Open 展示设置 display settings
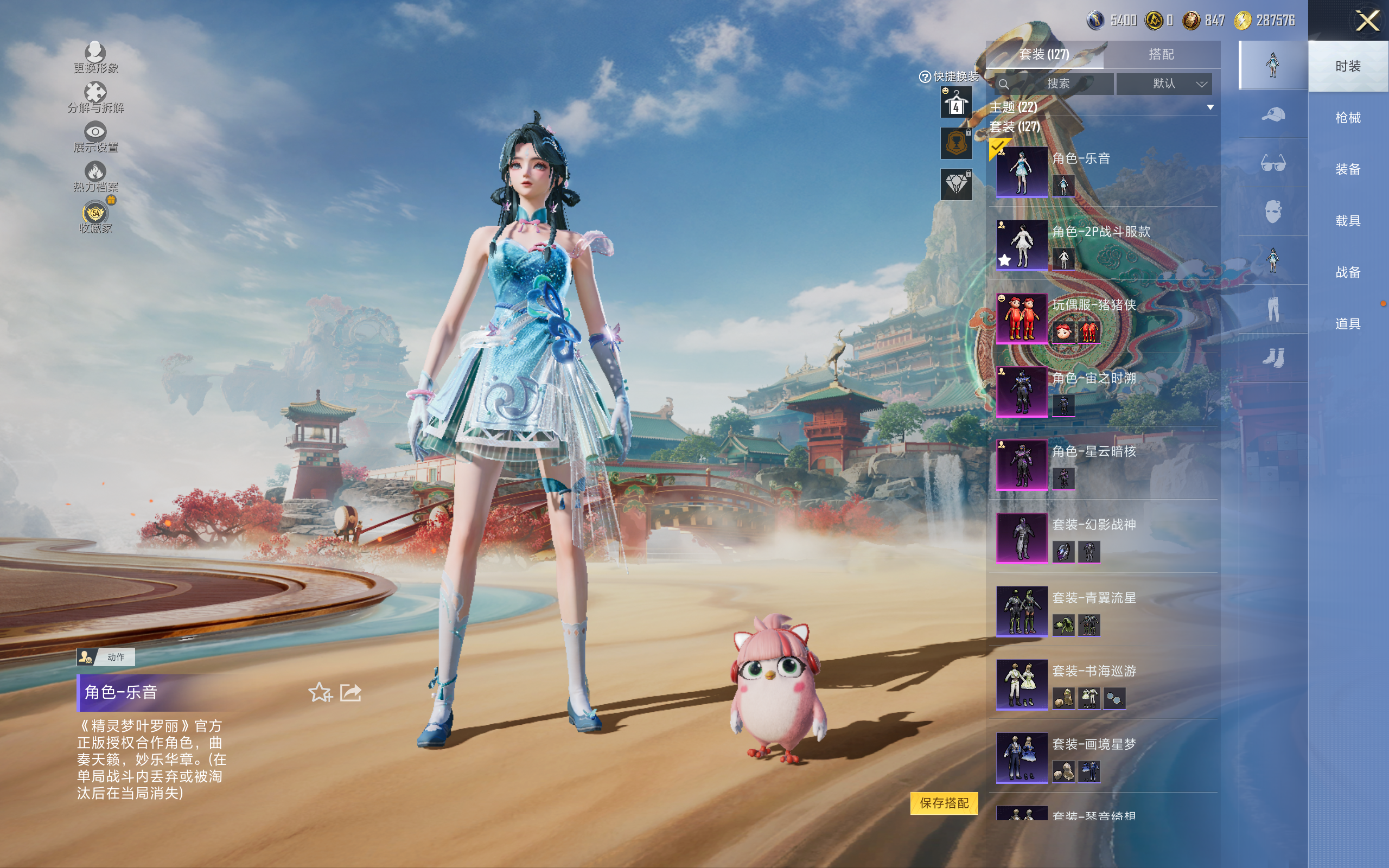Image resolution: width=1389 pixels, height=868 pixels. tap(95, 137)
